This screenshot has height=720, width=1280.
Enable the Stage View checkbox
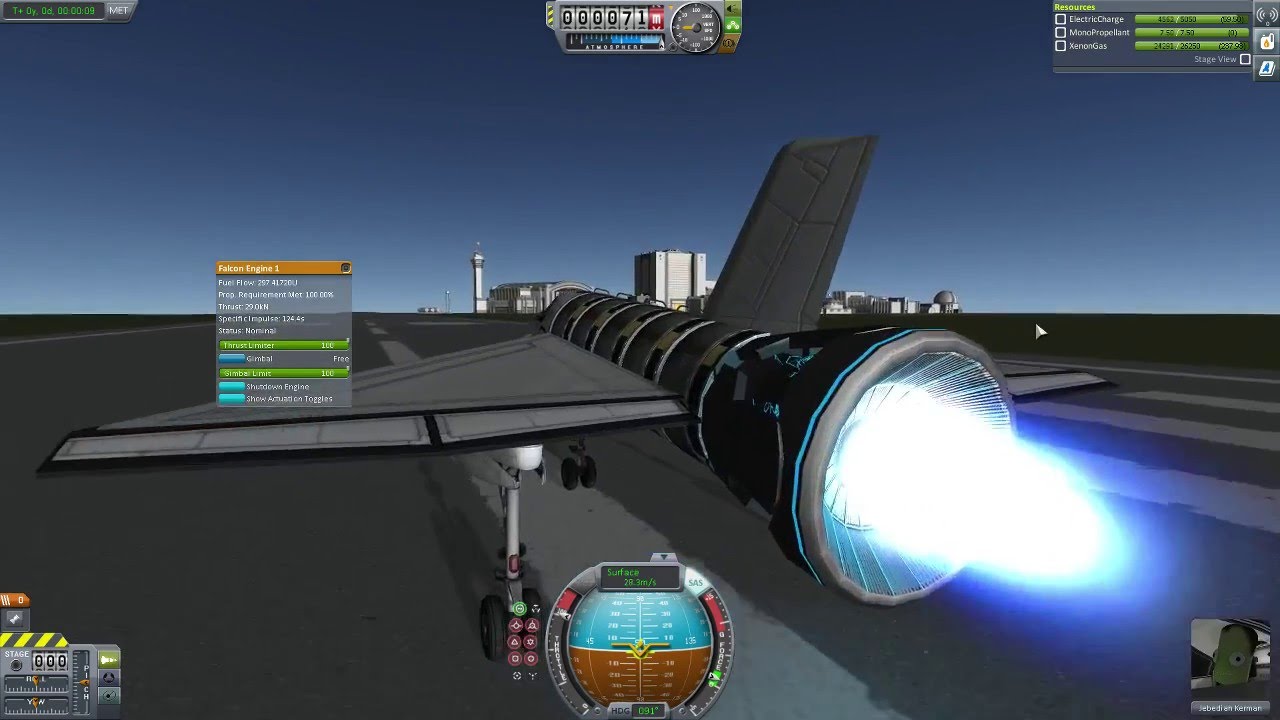pyautogui.click(x=1245, y=59)
